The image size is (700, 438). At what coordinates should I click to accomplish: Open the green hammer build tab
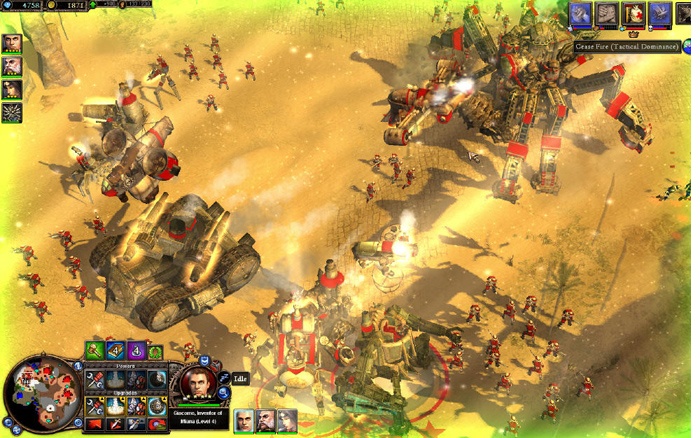tap(95, 351)
